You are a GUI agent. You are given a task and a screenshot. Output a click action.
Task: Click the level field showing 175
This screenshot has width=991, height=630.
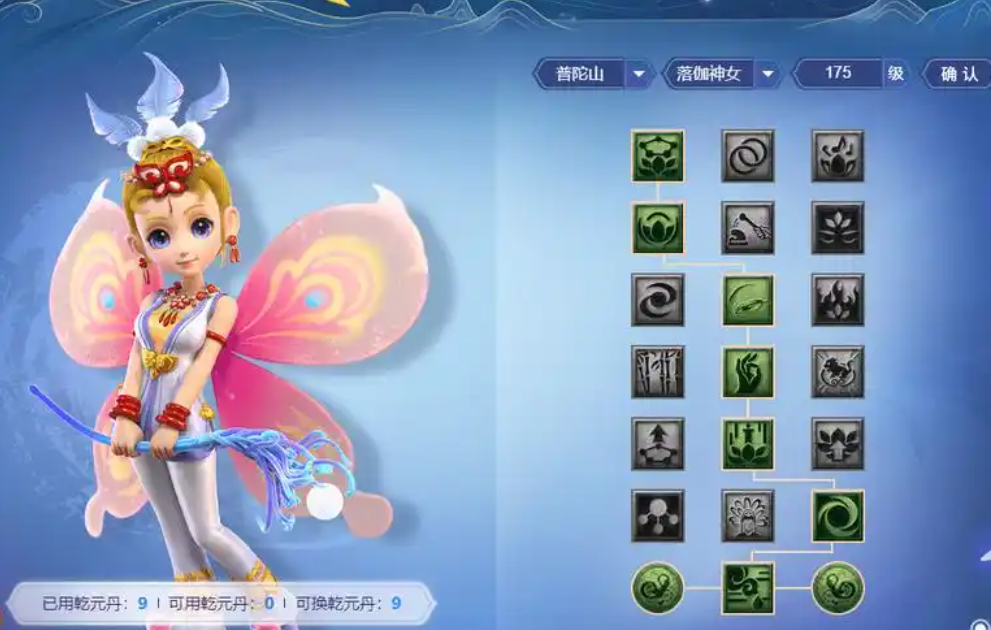(x=838, y=73)
